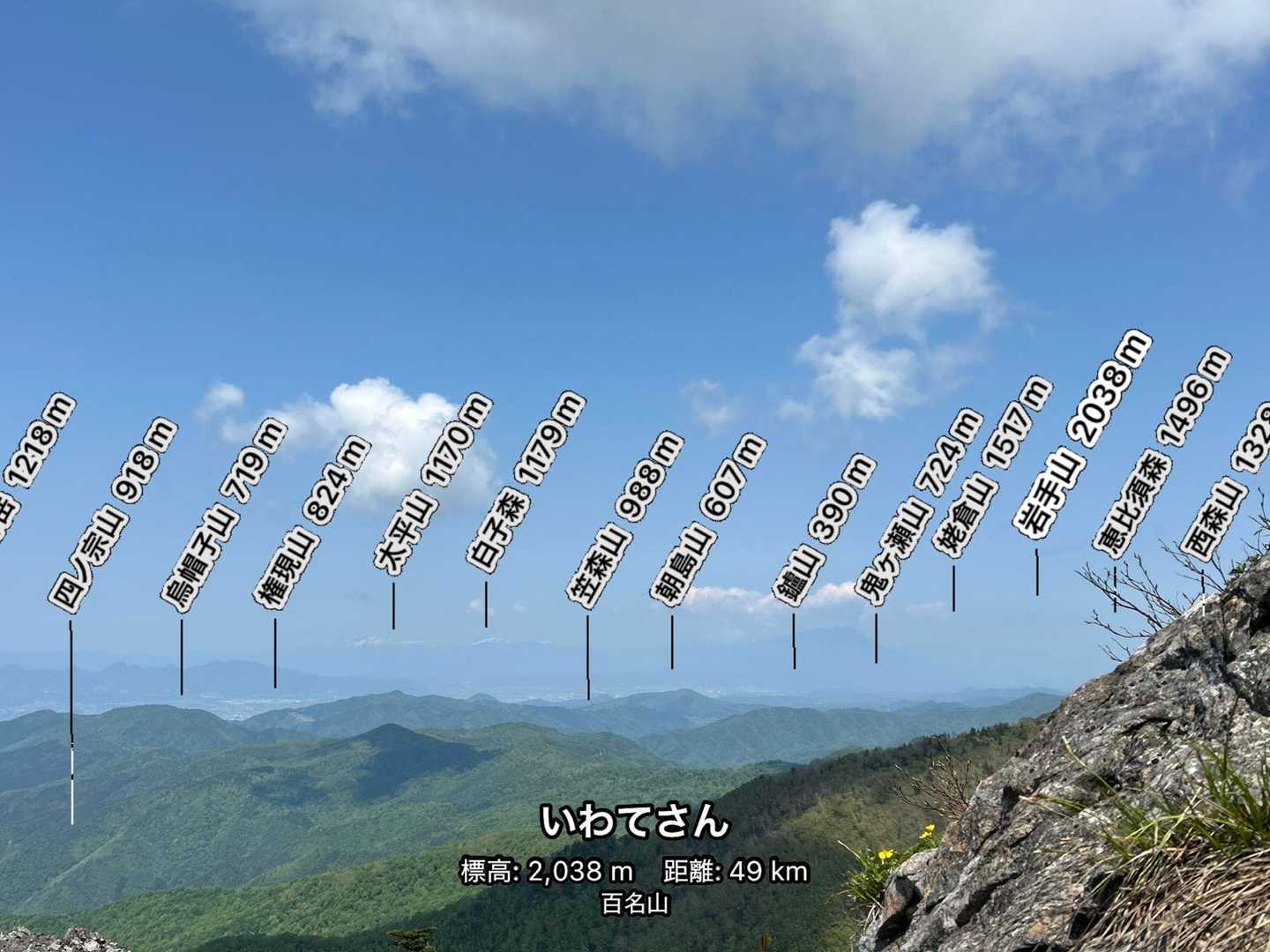This screenshot has width=1270, height=952.
Task: Tap the 鑪山 390m peak label
Action: pyautogui.click(x=824, y=527)
